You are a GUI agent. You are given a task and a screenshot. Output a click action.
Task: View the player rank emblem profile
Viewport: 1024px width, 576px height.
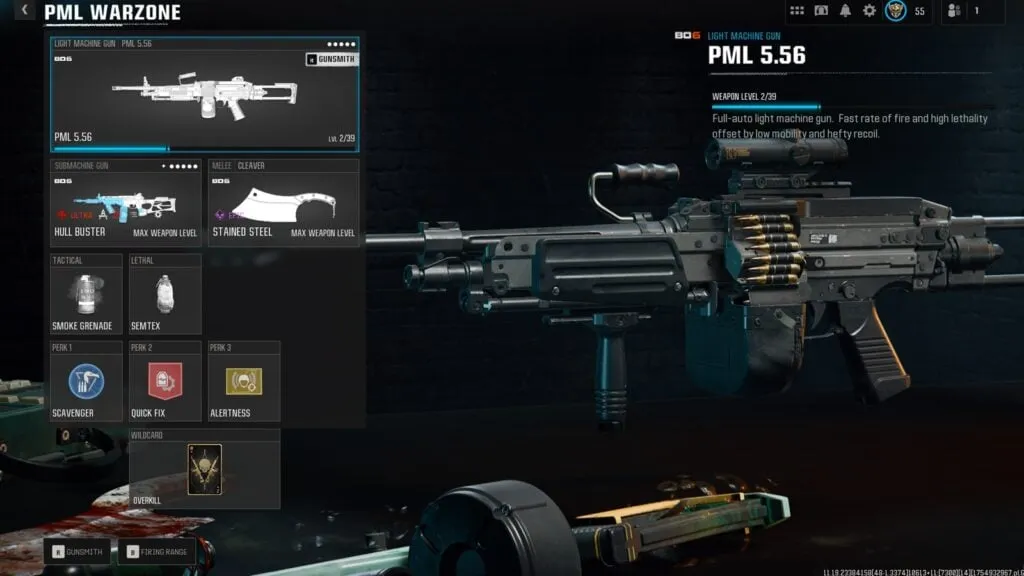coord(896,11)
